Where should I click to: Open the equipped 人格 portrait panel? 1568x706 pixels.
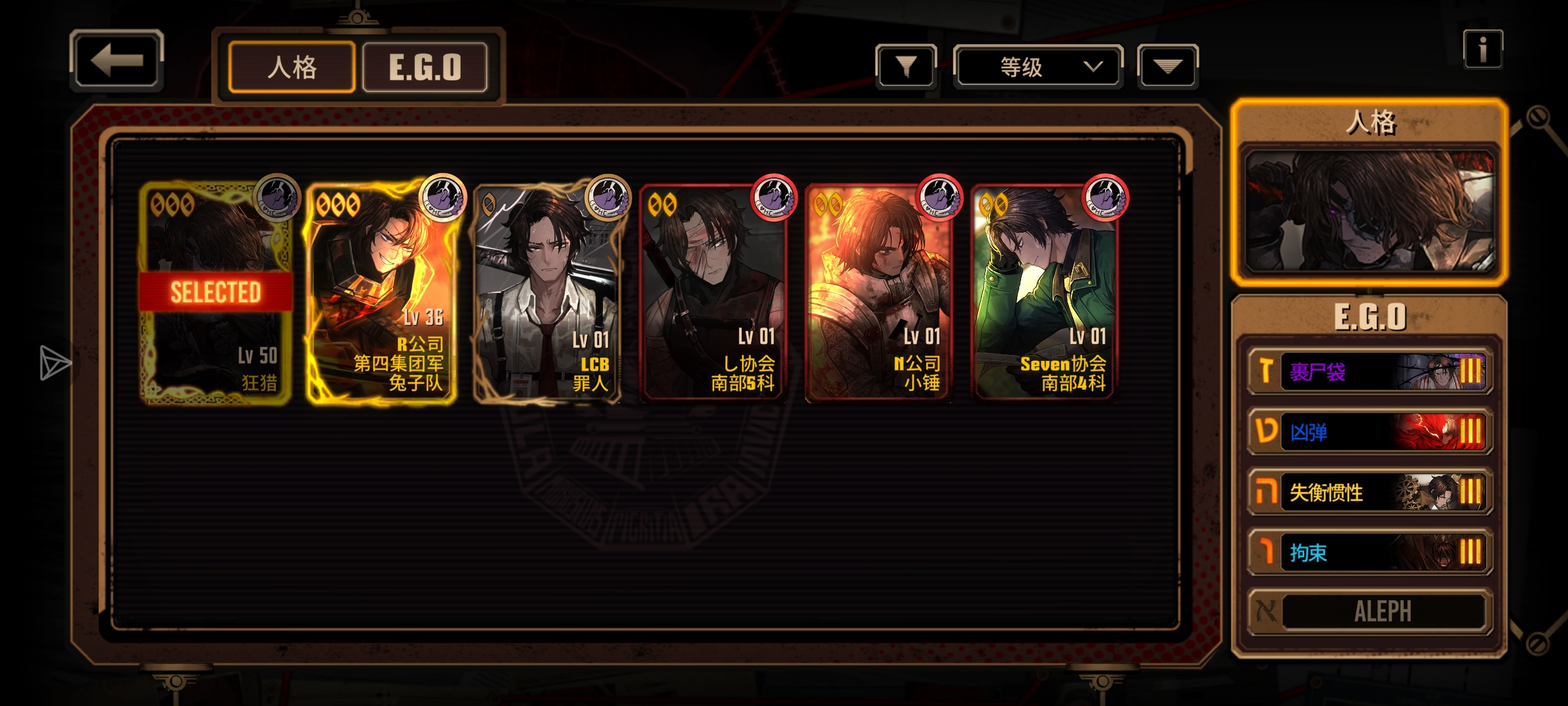click(1369, 210)
